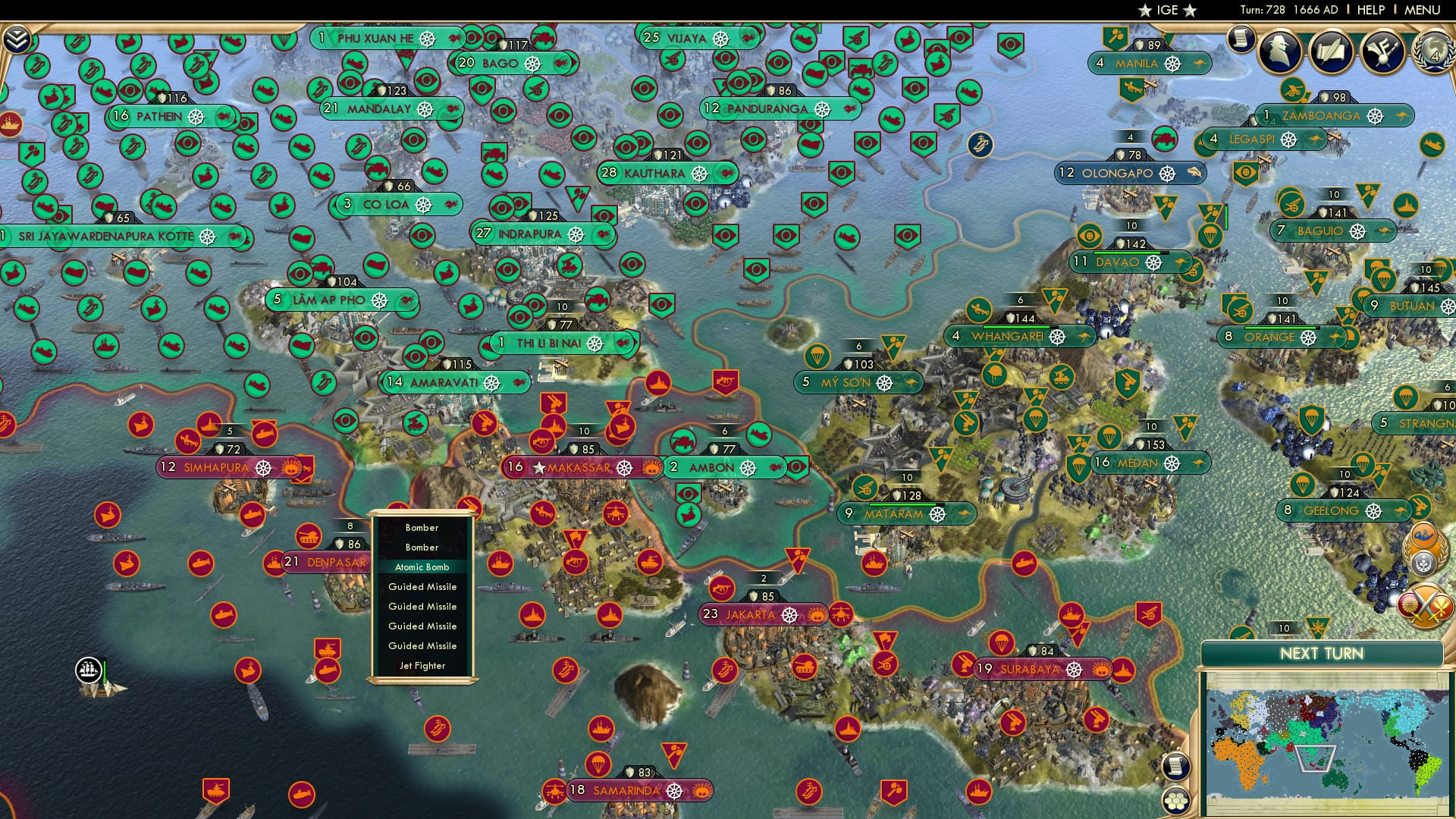Viewport: 1456px width, 819px height.
Task: Open the MENU in the top bar
Action: coord(1422,10)
